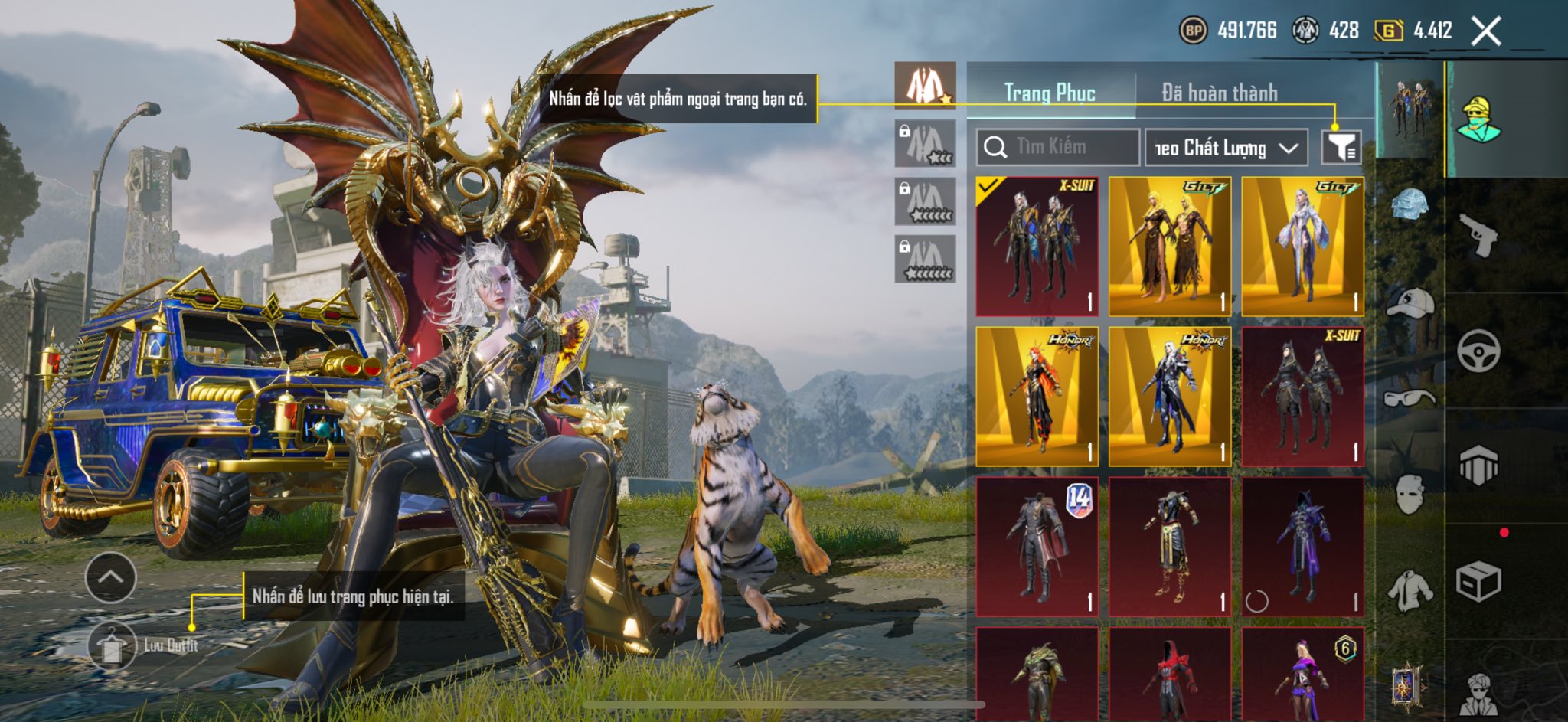This screenshot has height=722, width=1568.
Task: Open the face mask category
Action: [x=1410, y=494]
